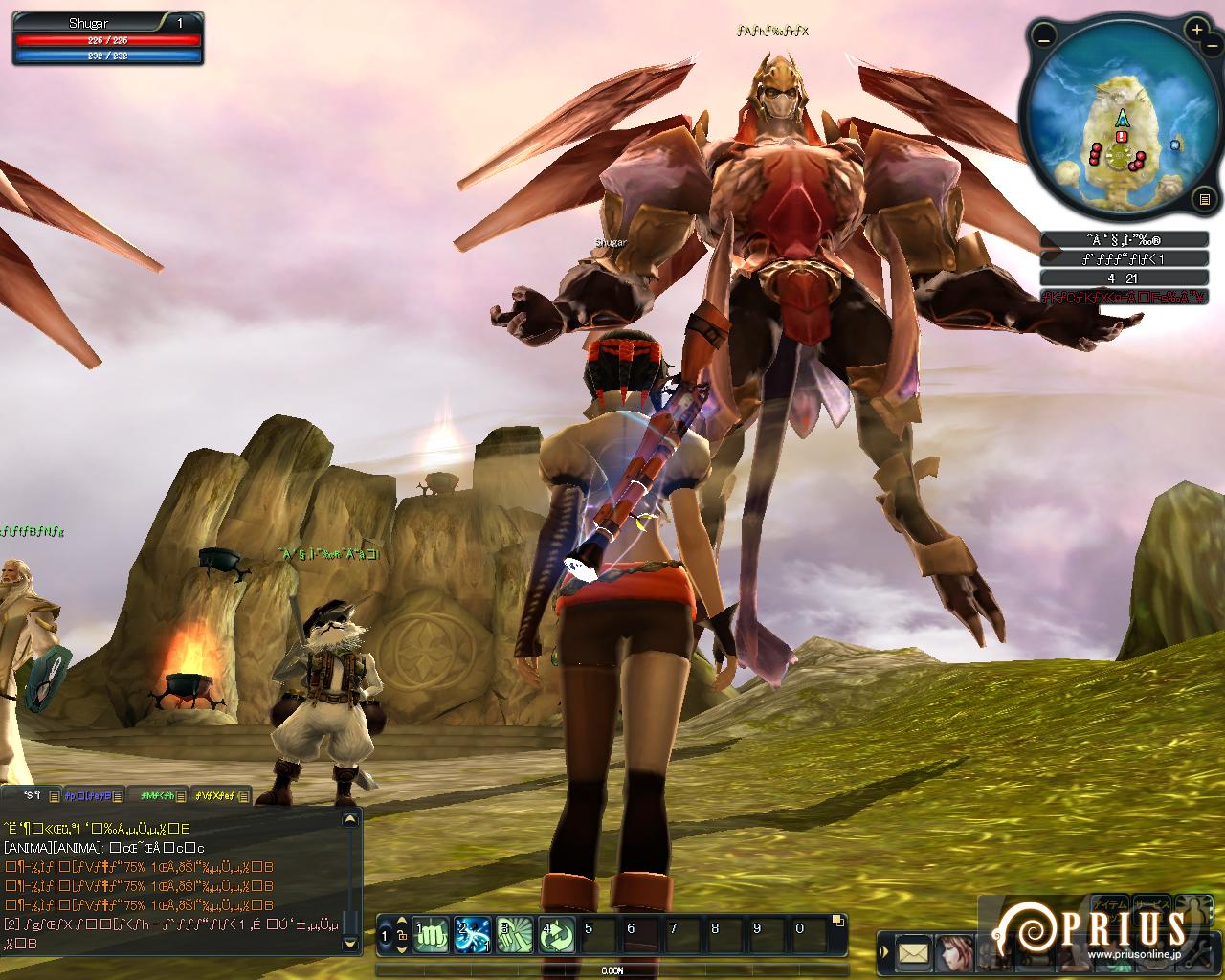1225x980 pixels.
Task: Cast the green circular arrows skill
Action: 557,934
